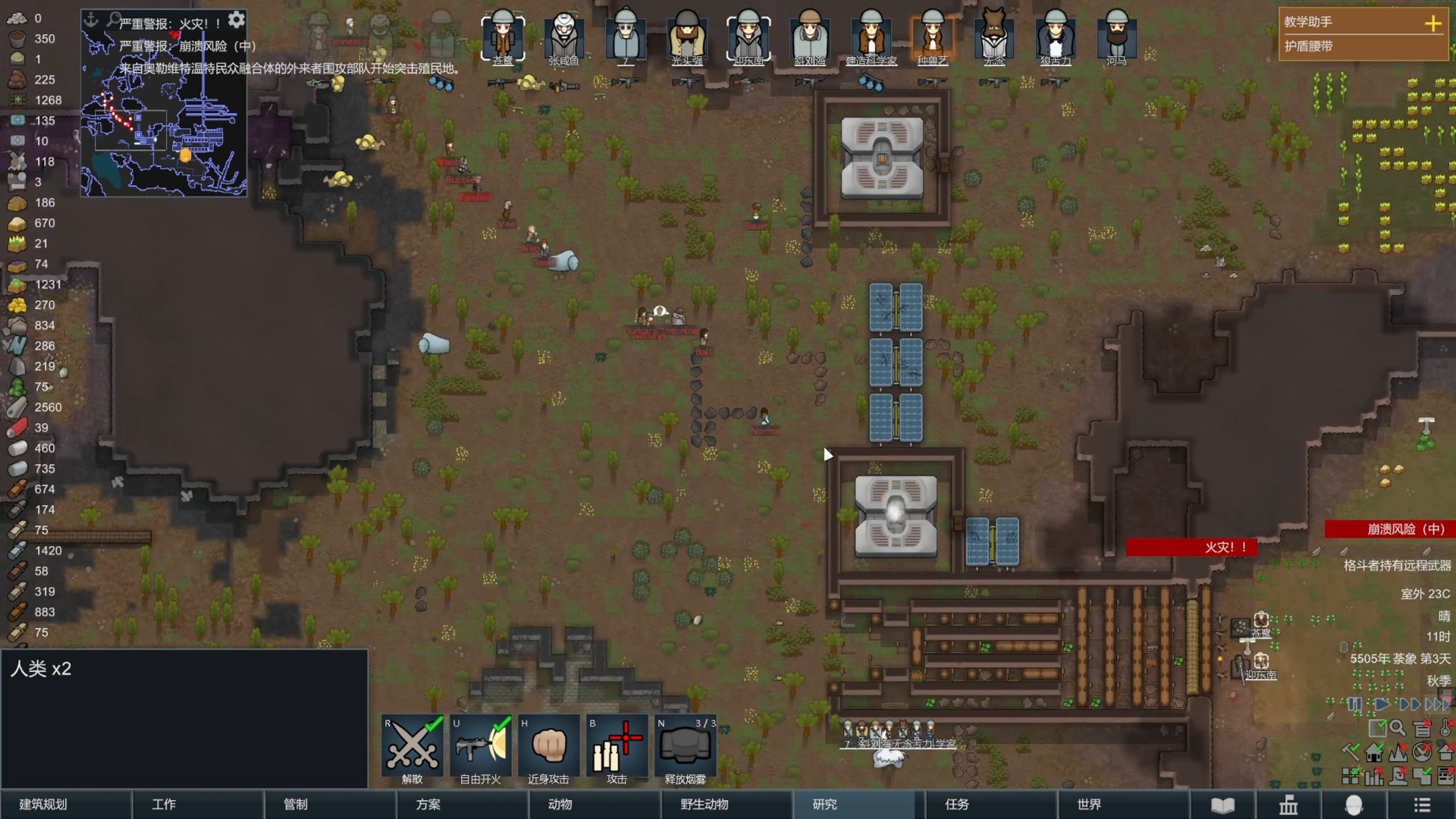Set speed to fastest triple-arrow button
Viewport: 1456px width, 819px height.
(x=1438, y=704)
